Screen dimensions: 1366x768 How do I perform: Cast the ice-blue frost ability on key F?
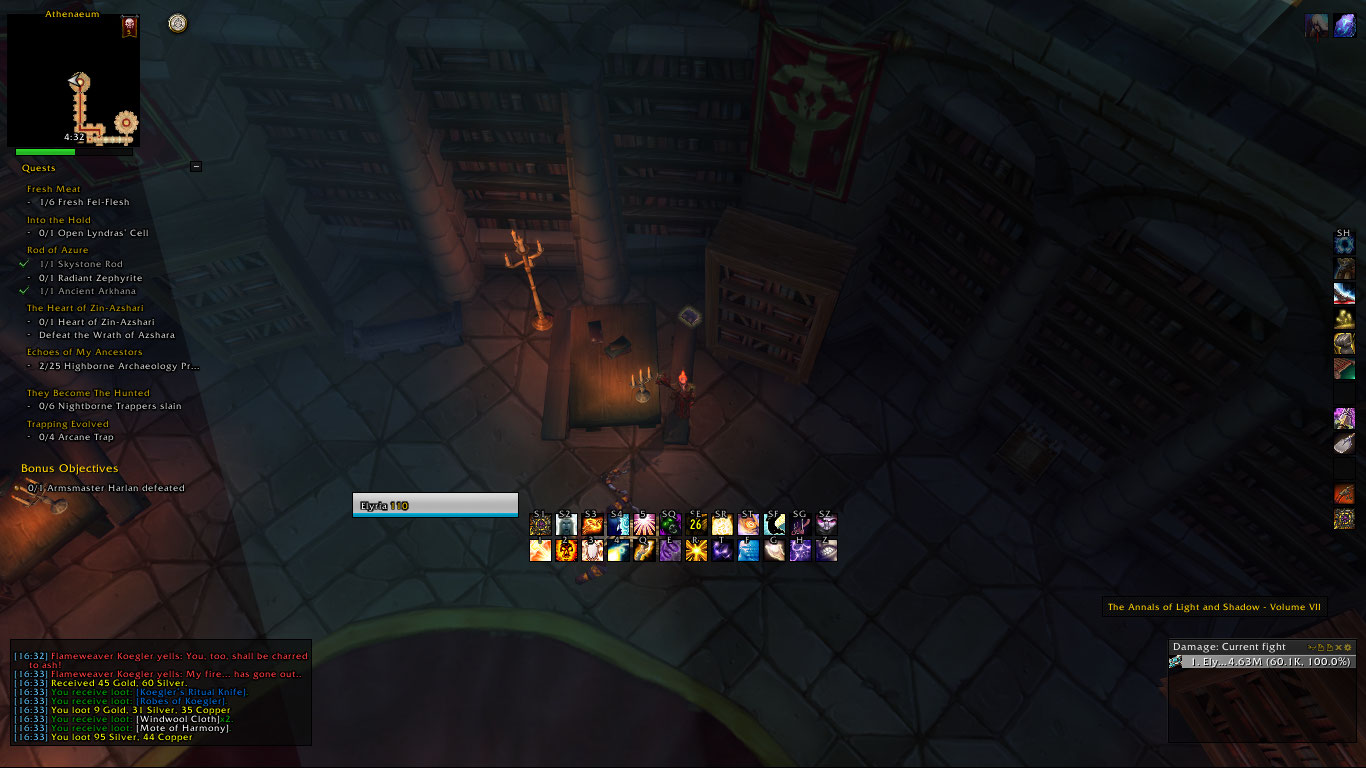pyautogui.click(x=749, y=550)
